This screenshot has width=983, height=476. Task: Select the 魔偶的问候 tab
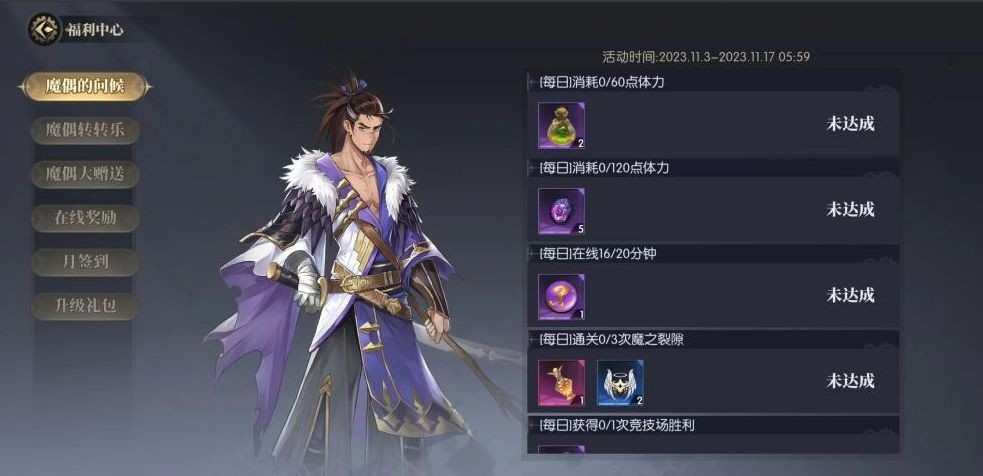pyautogui.click(x=84, y=86)
